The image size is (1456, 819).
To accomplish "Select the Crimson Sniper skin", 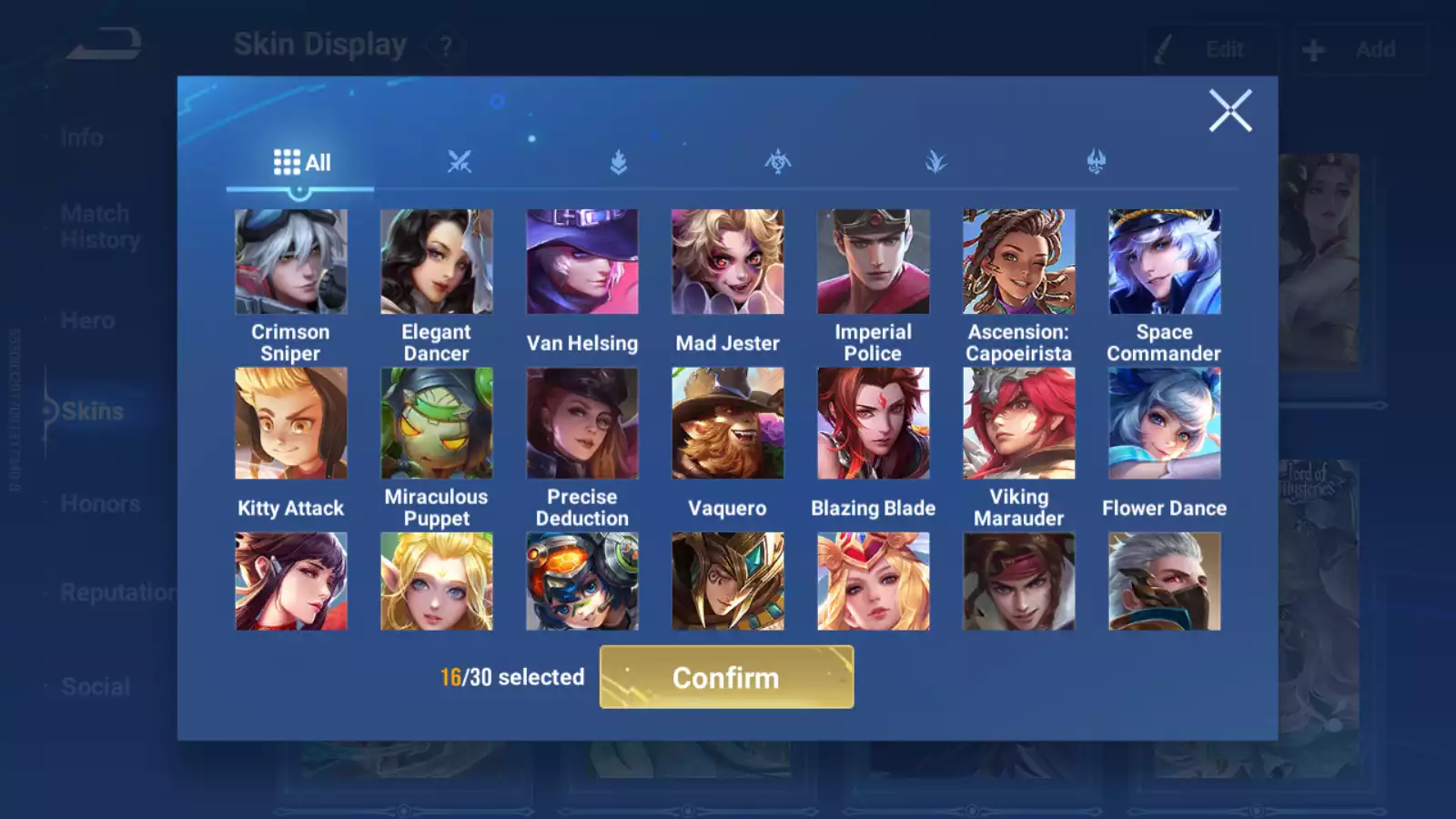I will coord(291,262).
